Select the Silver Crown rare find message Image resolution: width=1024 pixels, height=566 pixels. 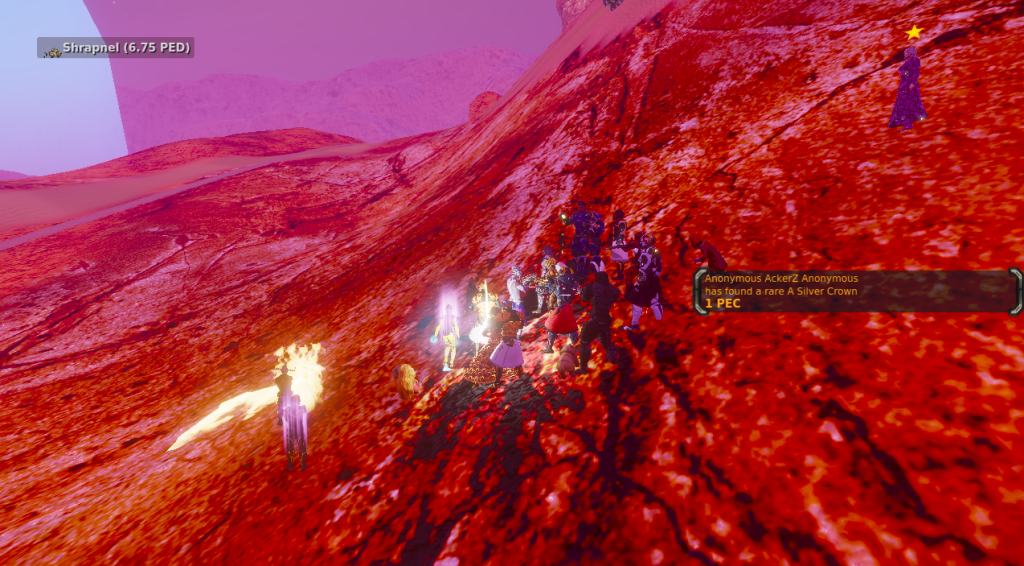coord(857,290)
